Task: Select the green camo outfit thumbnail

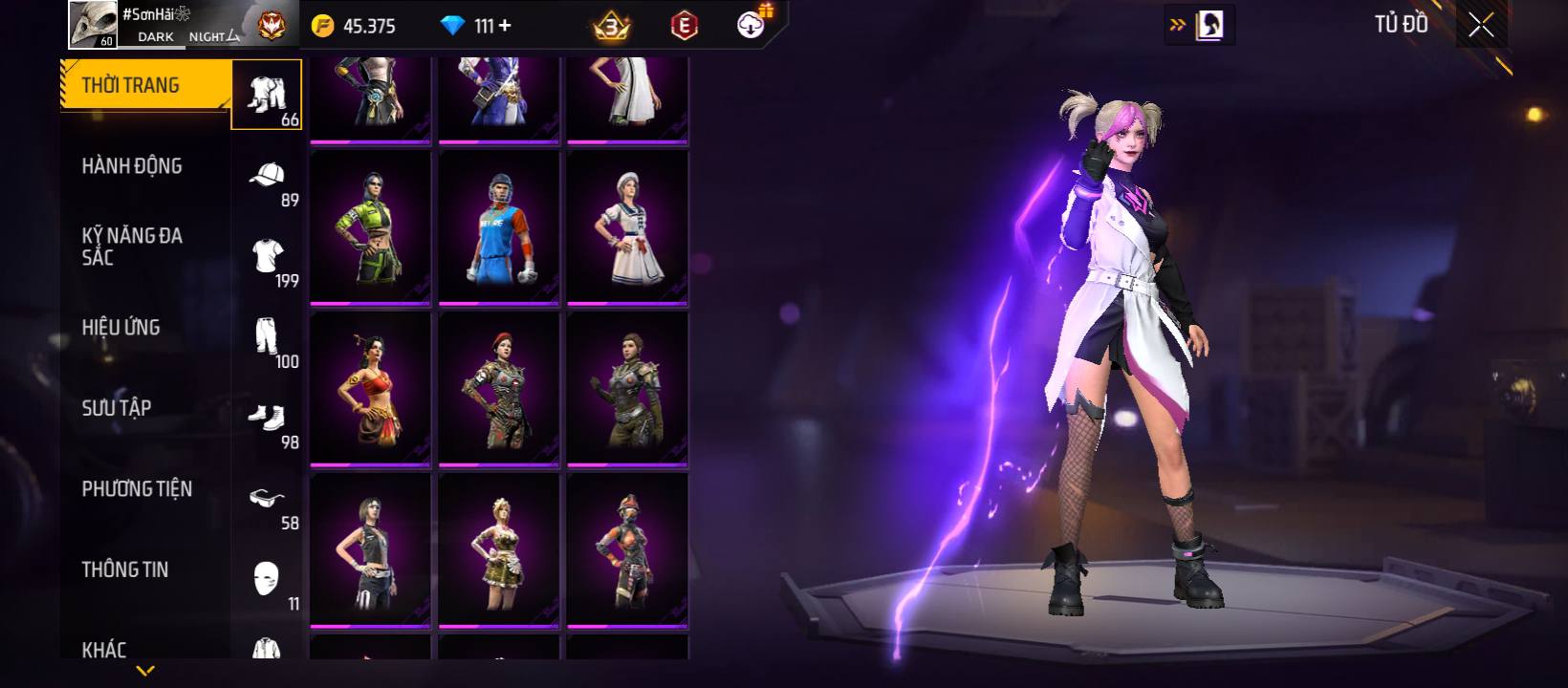Action: click(370, 227)
